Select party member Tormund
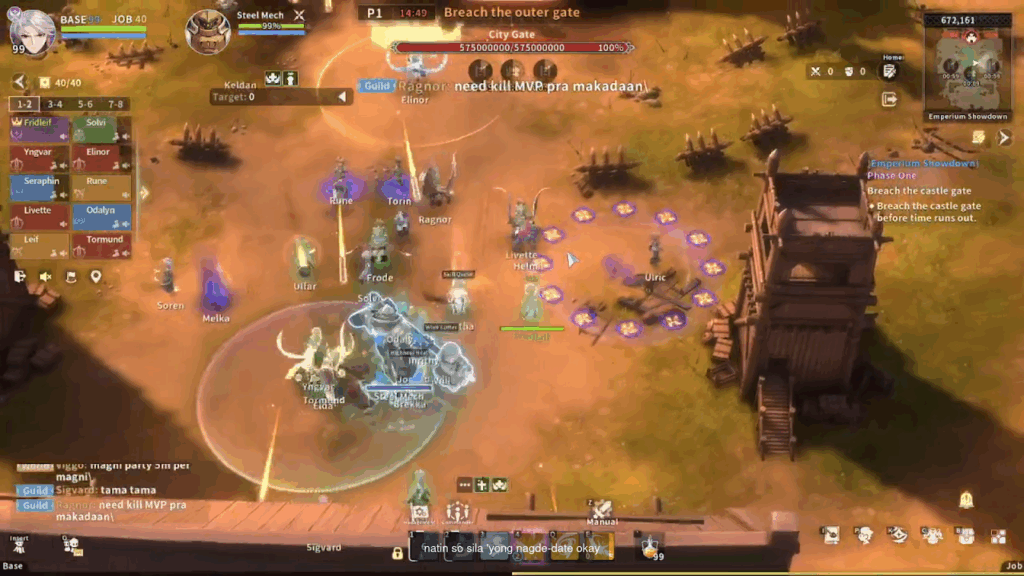 101,245
